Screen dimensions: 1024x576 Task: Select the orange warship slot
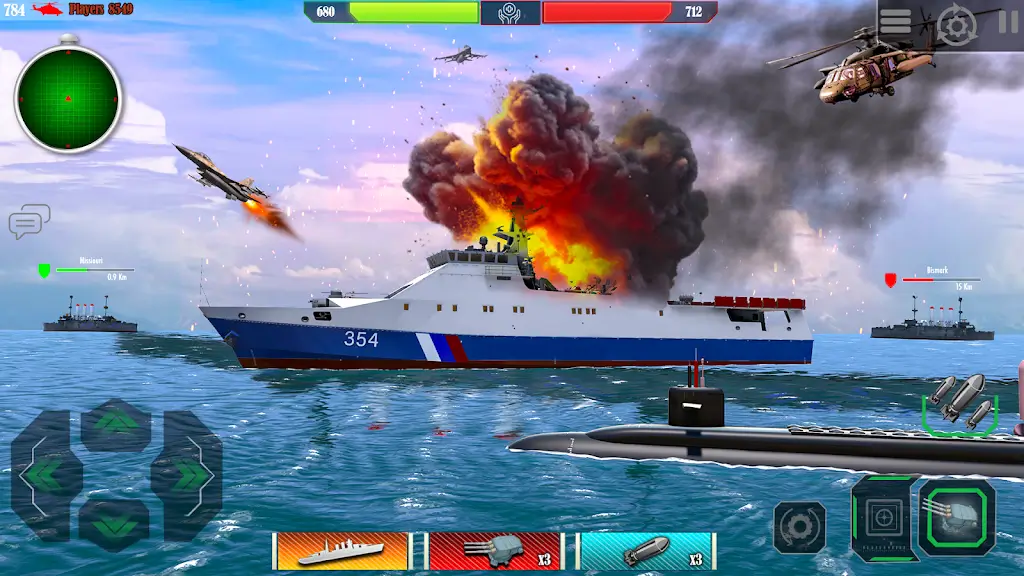pyautogui.click(x=342, y=551)
